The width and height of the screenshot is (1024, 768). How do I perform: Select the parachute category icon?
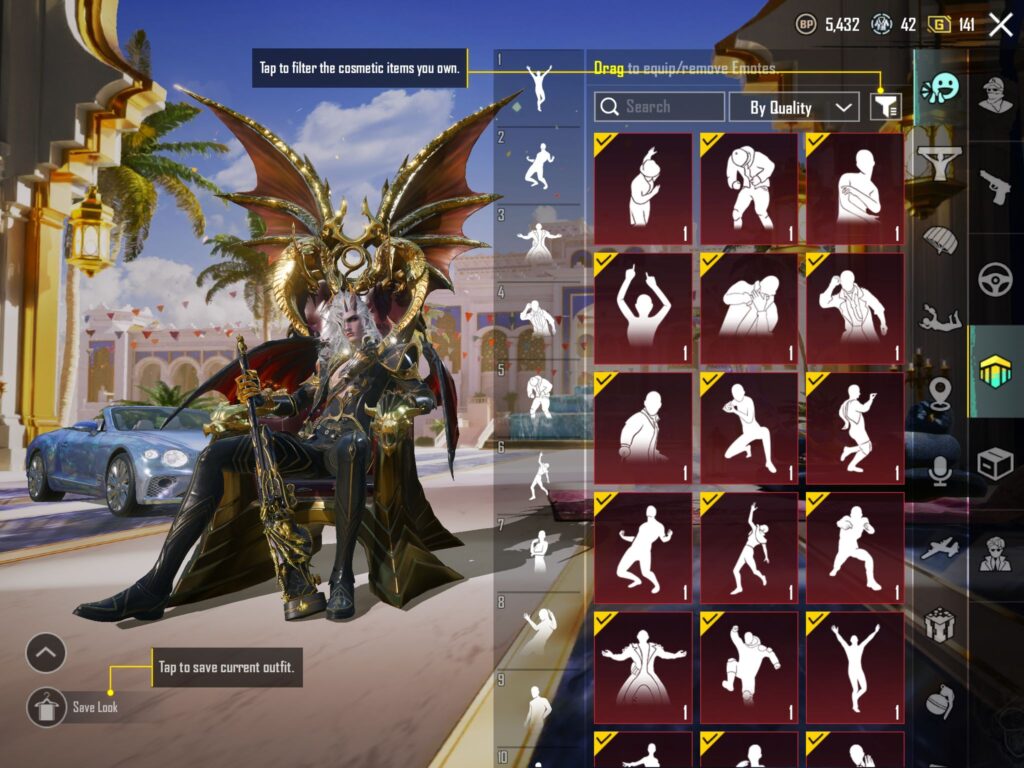tap(940, 241)
